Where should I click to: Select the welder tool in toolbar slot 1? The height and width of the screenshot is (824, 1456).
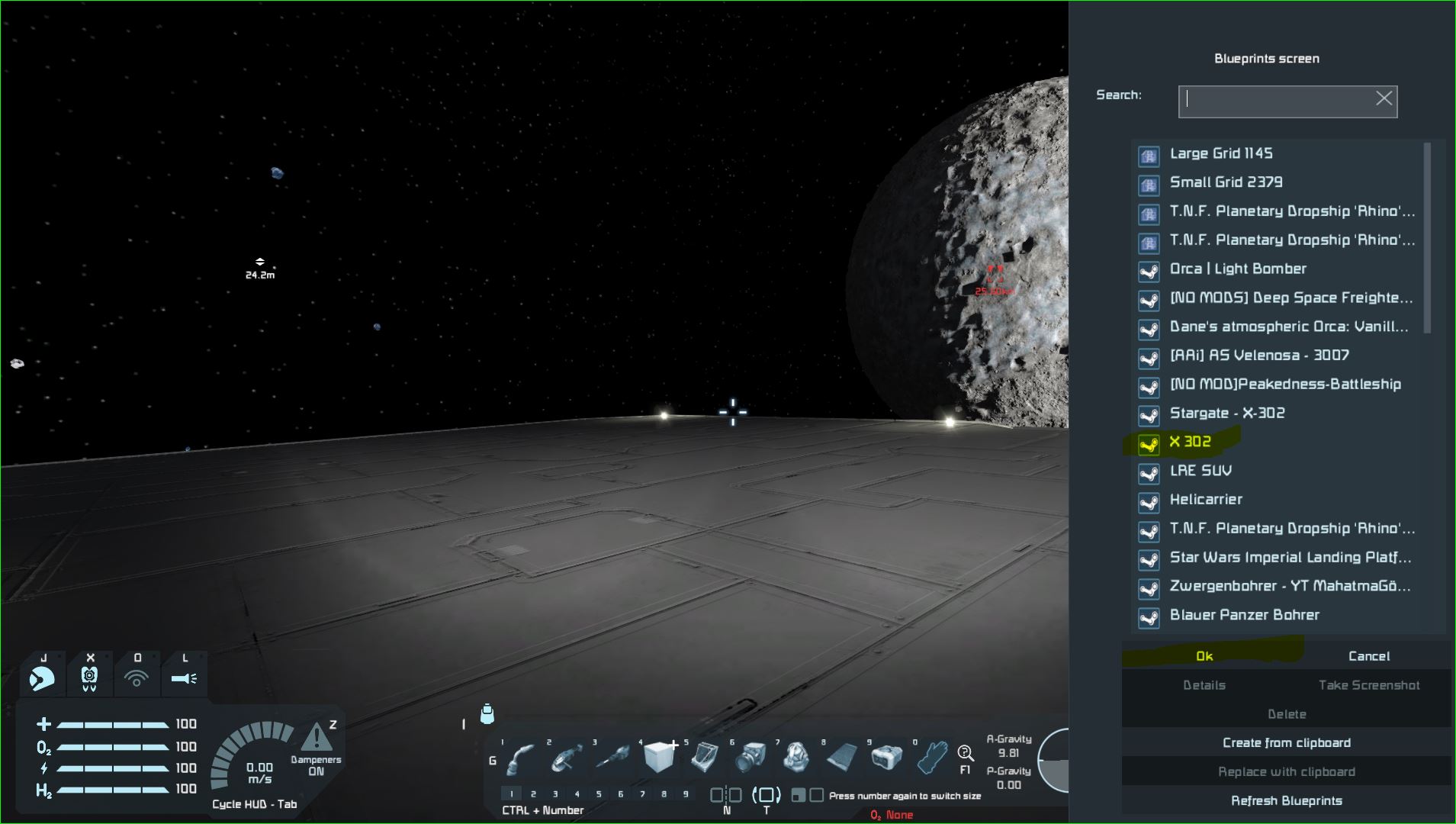pyautogui.click(x=522, y=758)
